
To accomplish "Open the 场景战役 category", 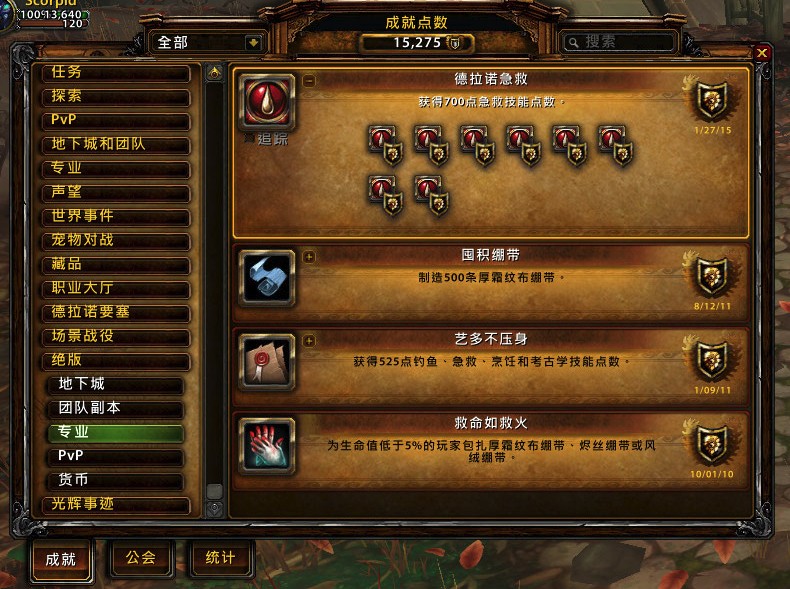I will coord(115,336).
